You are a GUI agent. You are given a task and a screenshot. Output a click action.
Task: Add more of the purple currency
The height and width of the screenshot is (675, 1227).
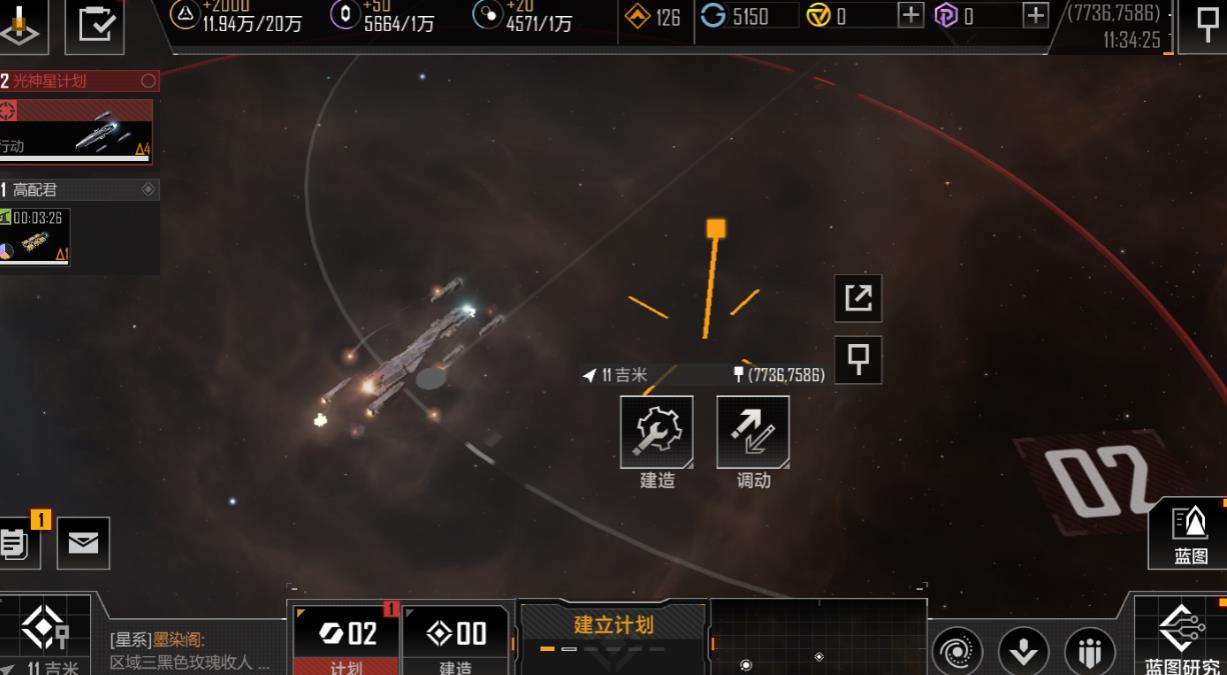(x=1036, y=15)
